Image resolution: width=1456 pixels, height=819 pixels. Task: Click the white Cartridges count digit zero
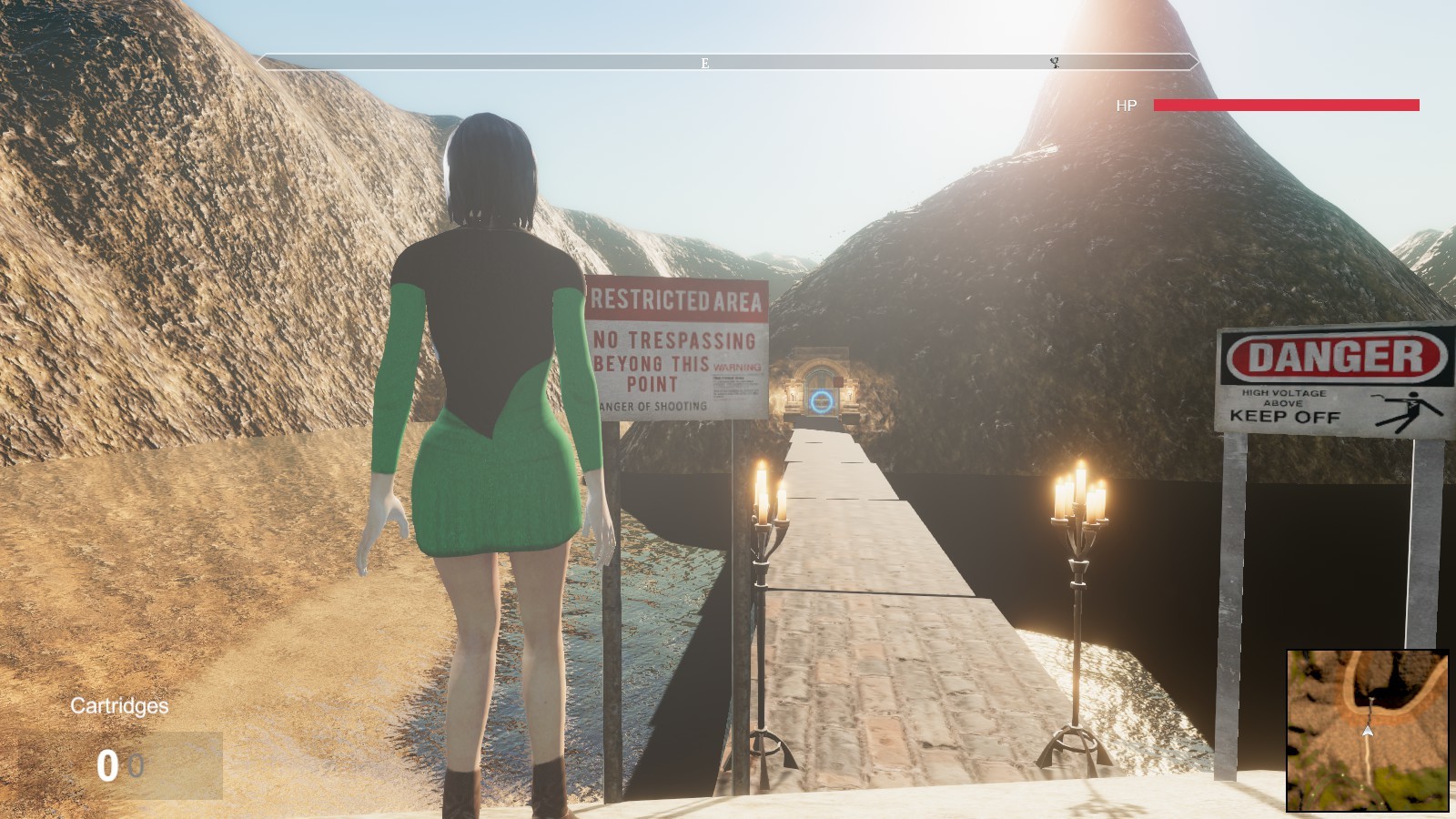coord(108,765)
